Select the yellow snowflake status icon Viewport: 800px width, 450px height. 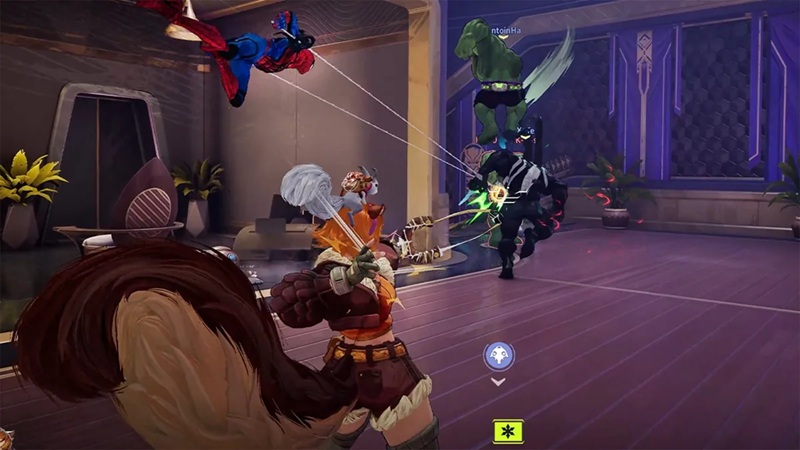tap(508, 431)
